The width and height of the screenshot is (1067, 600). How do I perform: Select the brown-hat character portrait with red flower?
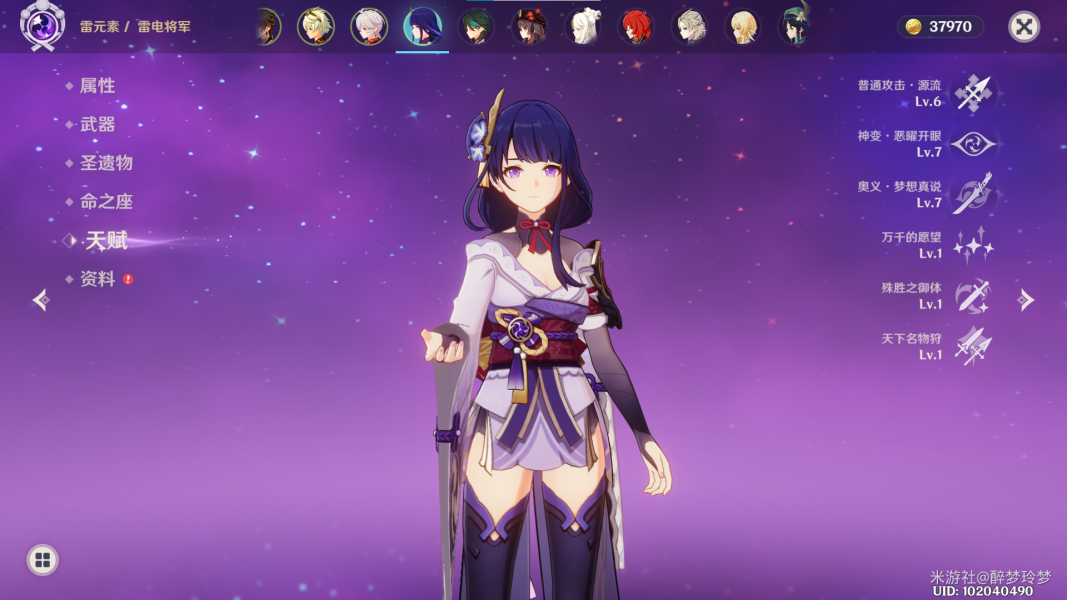(529, 27)
